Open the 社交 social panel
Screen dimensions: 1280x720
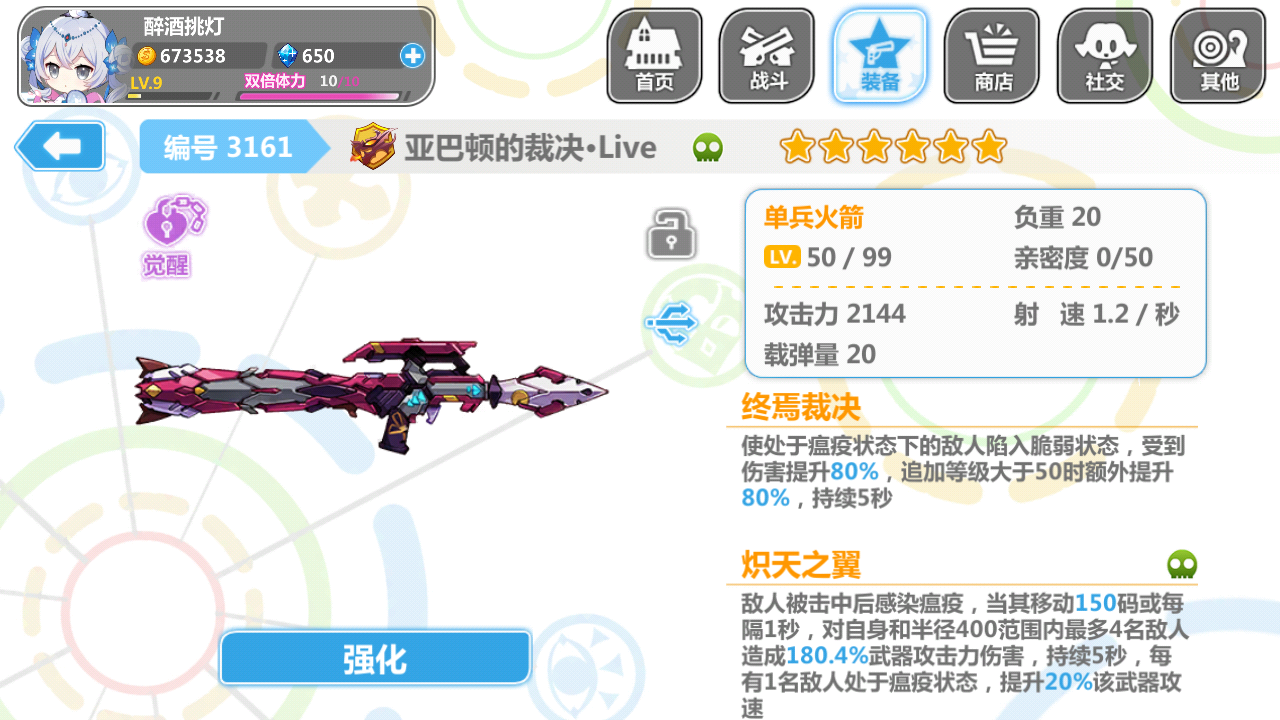click(x=1104, y=55)
